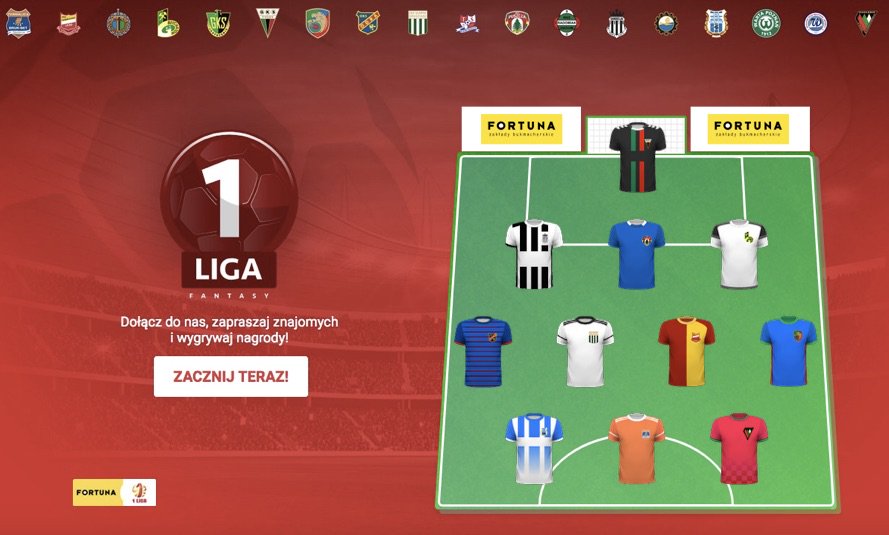Image resolution: width=889 pixels, height=535 pixels.
Task: Click the ZACZNIJ TERAZ! button
Action: (x=231, y=377)
